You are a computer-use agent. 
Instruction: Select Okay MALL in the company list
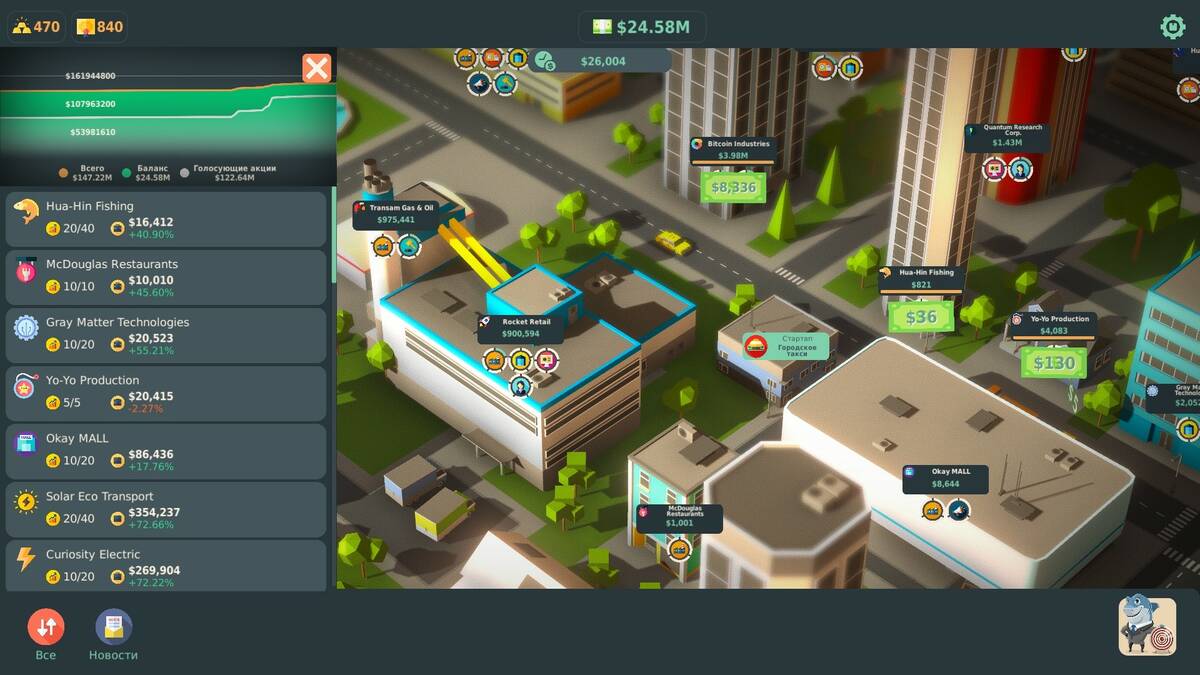click(x=166, y=451)
